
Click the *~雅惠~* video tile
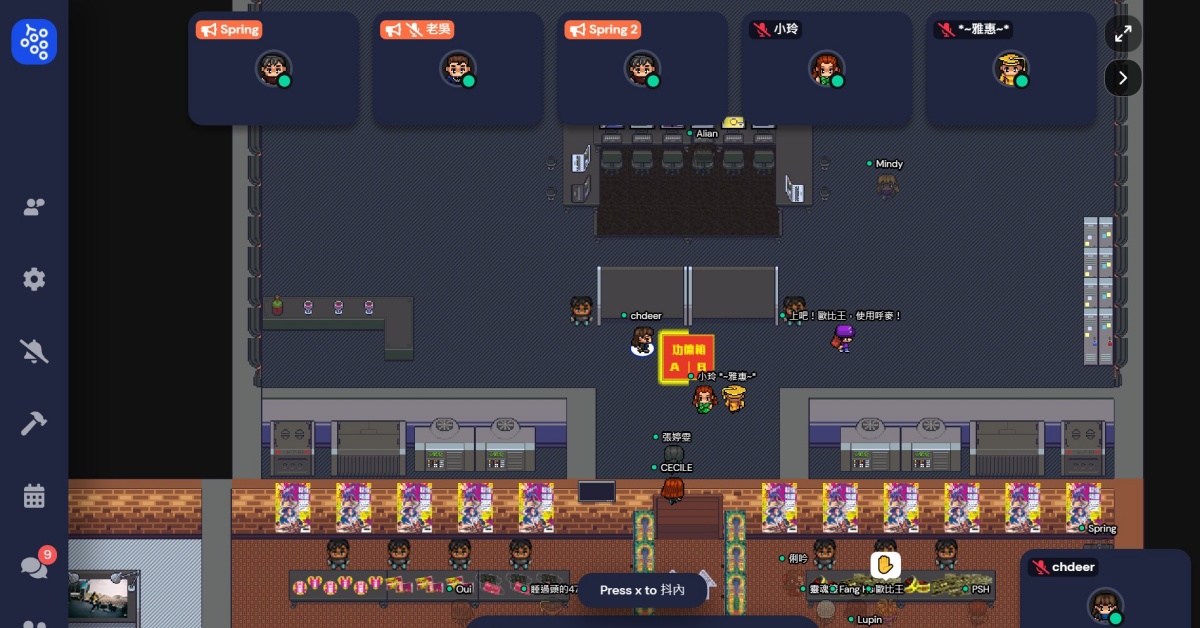coord(1011,68)
